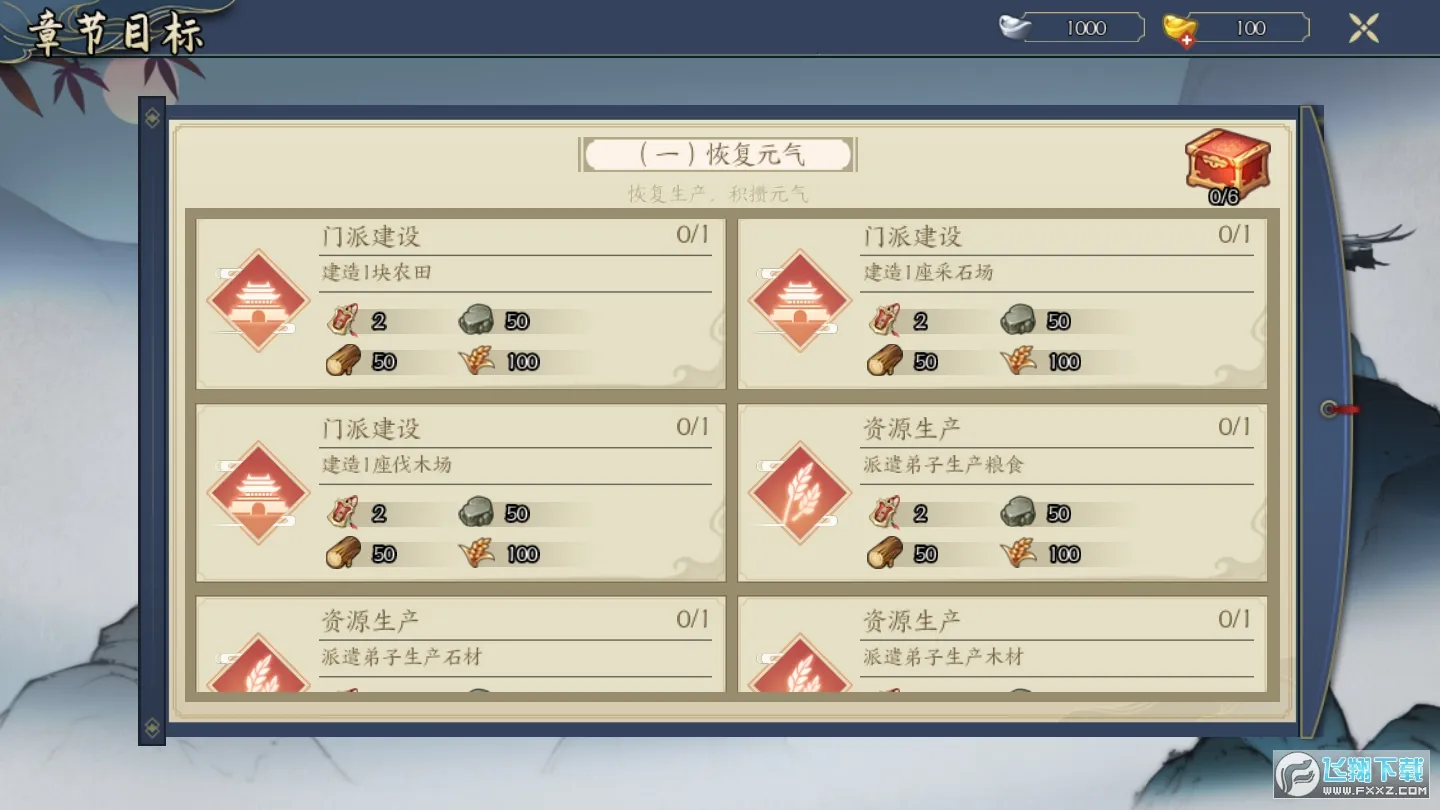Click the stone icon on the 建造1座采石场 quest

1018,320
